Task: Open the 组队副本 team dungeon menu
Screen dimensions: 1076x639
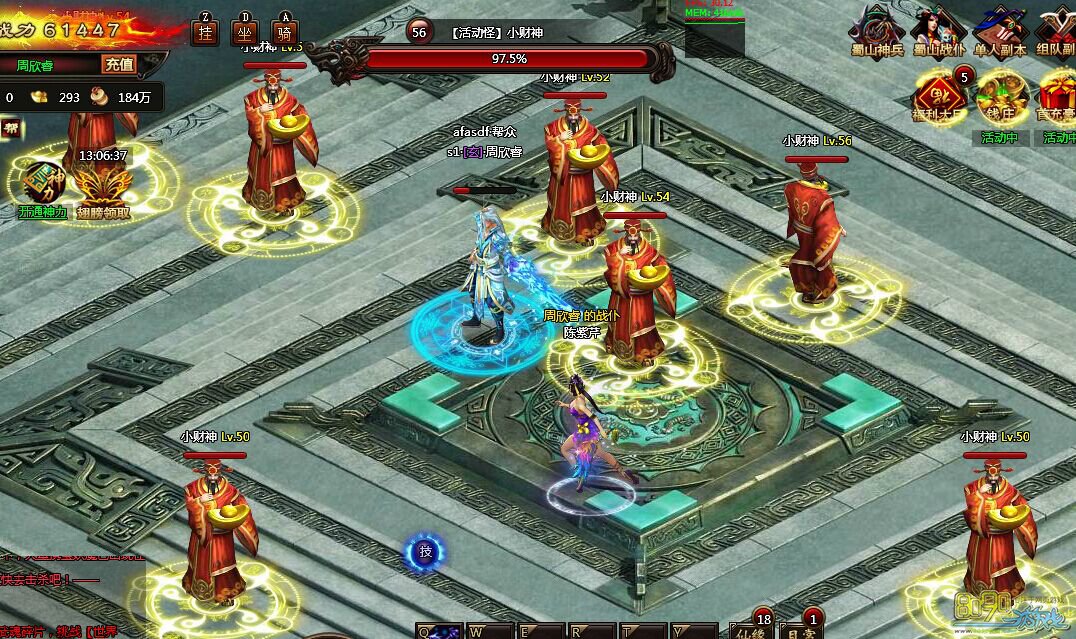Action: (x=1056, y=32)
